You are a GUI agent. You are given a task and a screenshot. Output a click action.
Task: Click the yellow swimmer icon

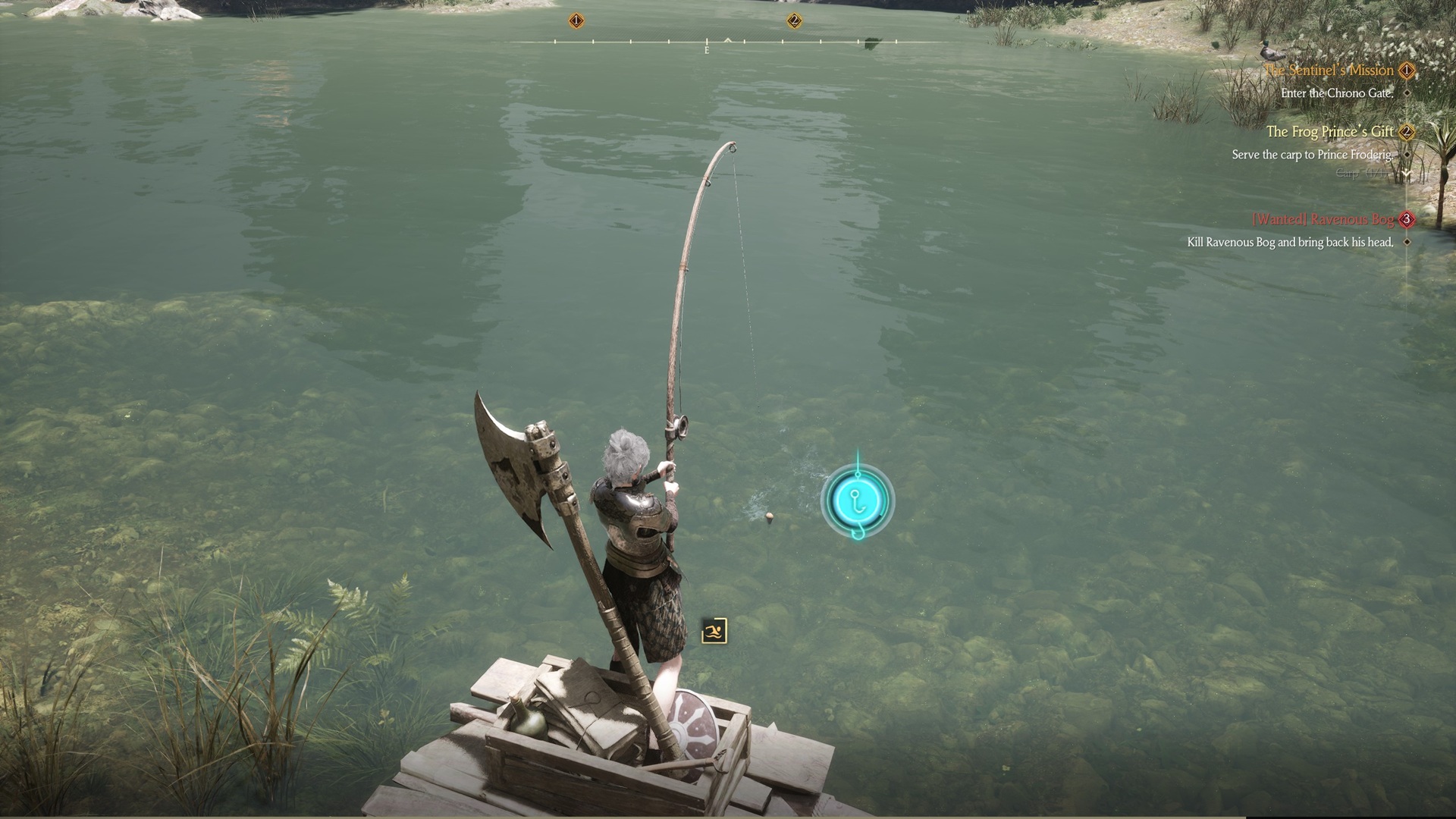click(x=714, y=631)
